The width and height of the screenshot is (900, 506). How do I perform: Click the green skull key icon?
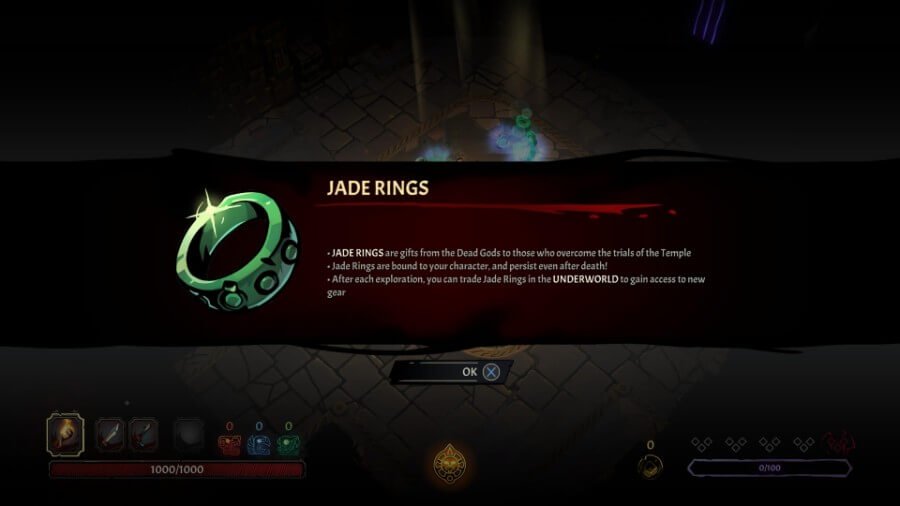[288, 445]
